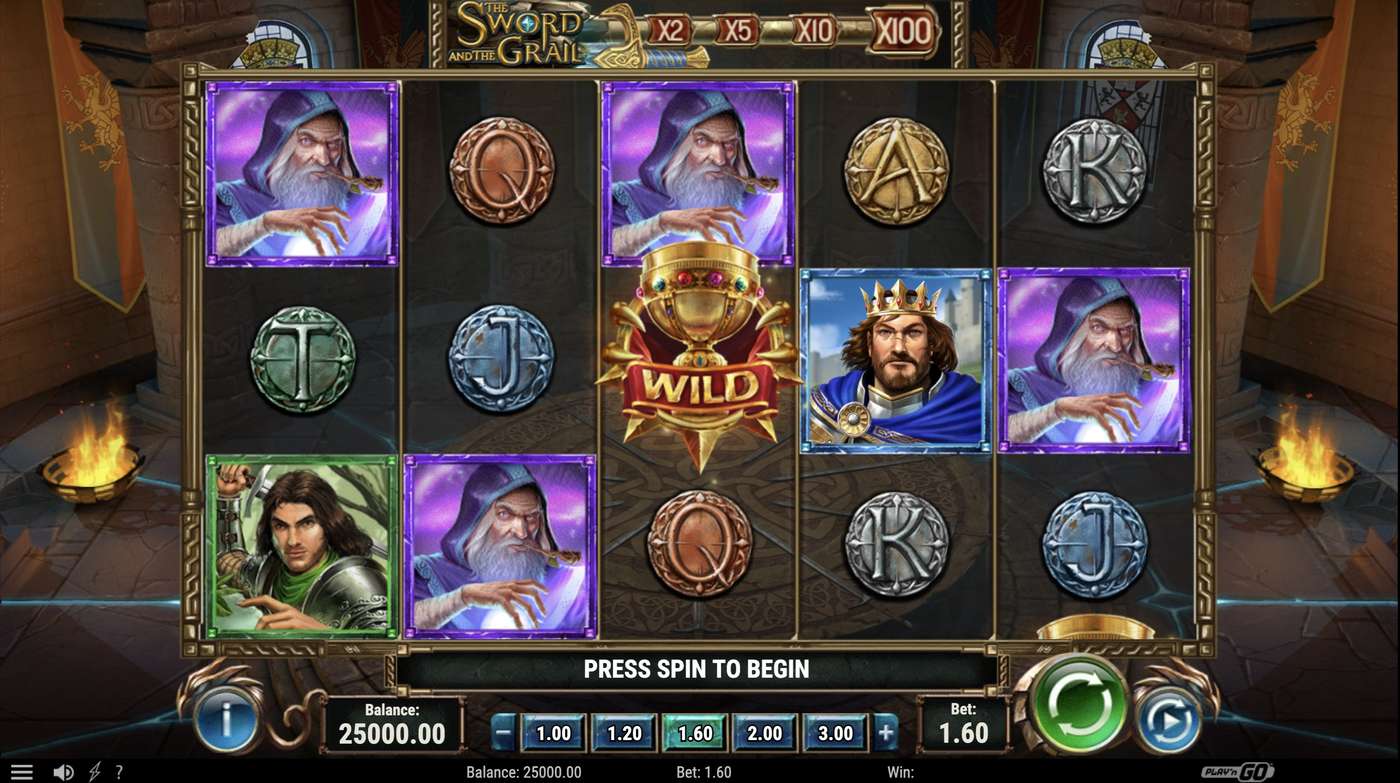
Task: Select the 2.00 bet value
Action: [763, 732]
